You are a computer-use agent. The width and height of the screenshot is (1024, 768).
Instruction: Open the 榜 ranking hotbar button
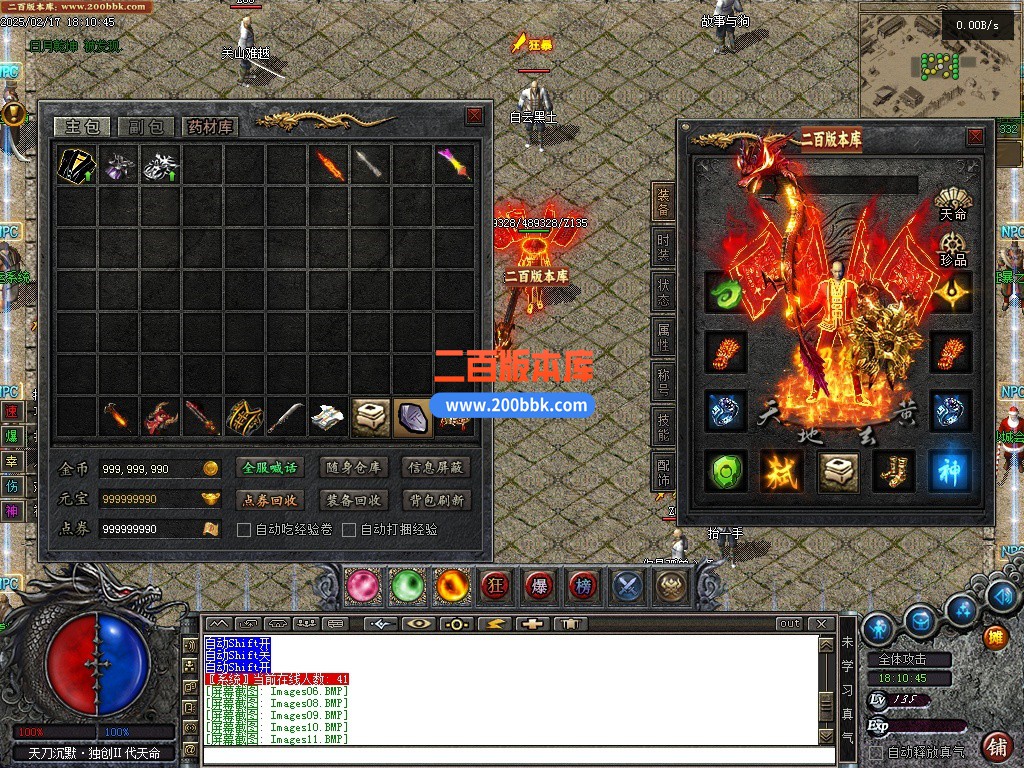coord(583,586)
